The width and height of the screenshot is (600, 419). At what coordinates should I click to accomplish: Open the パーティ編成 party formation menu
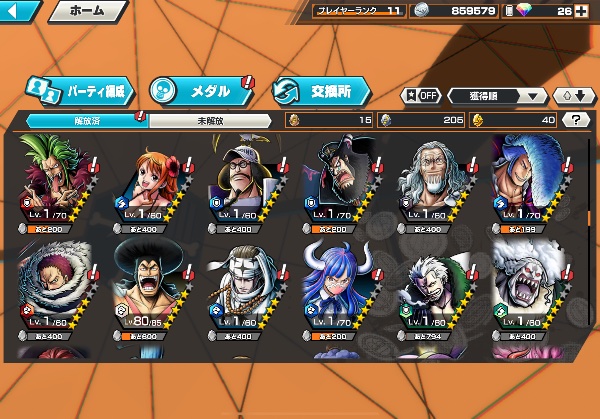[x=78, y=89]
